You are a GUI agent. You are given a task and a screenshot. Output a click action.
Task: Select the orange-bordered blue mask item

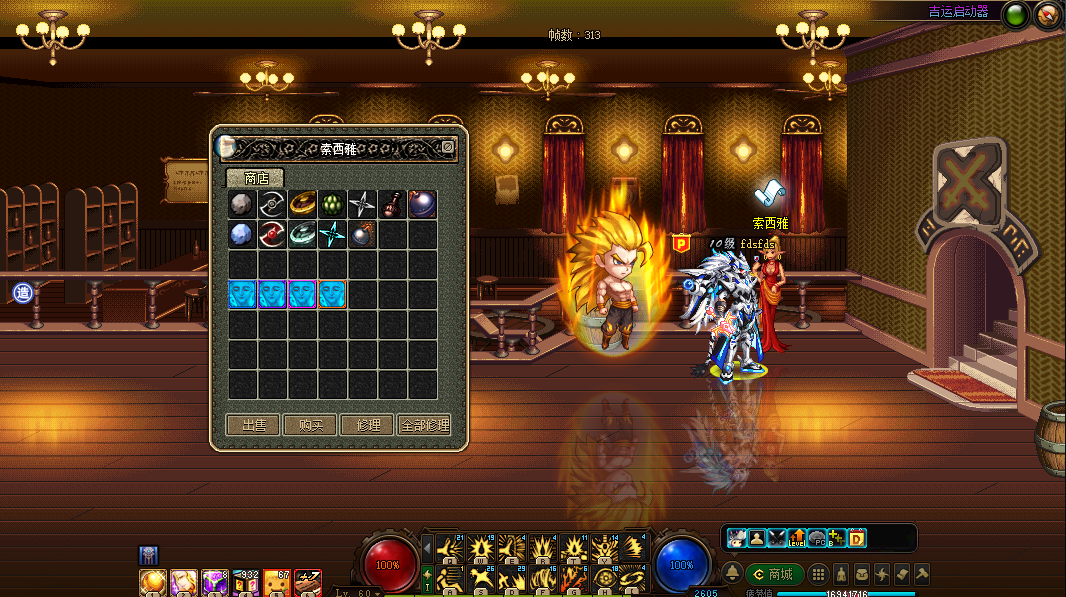pyautogui.click(x=333, y=294)
